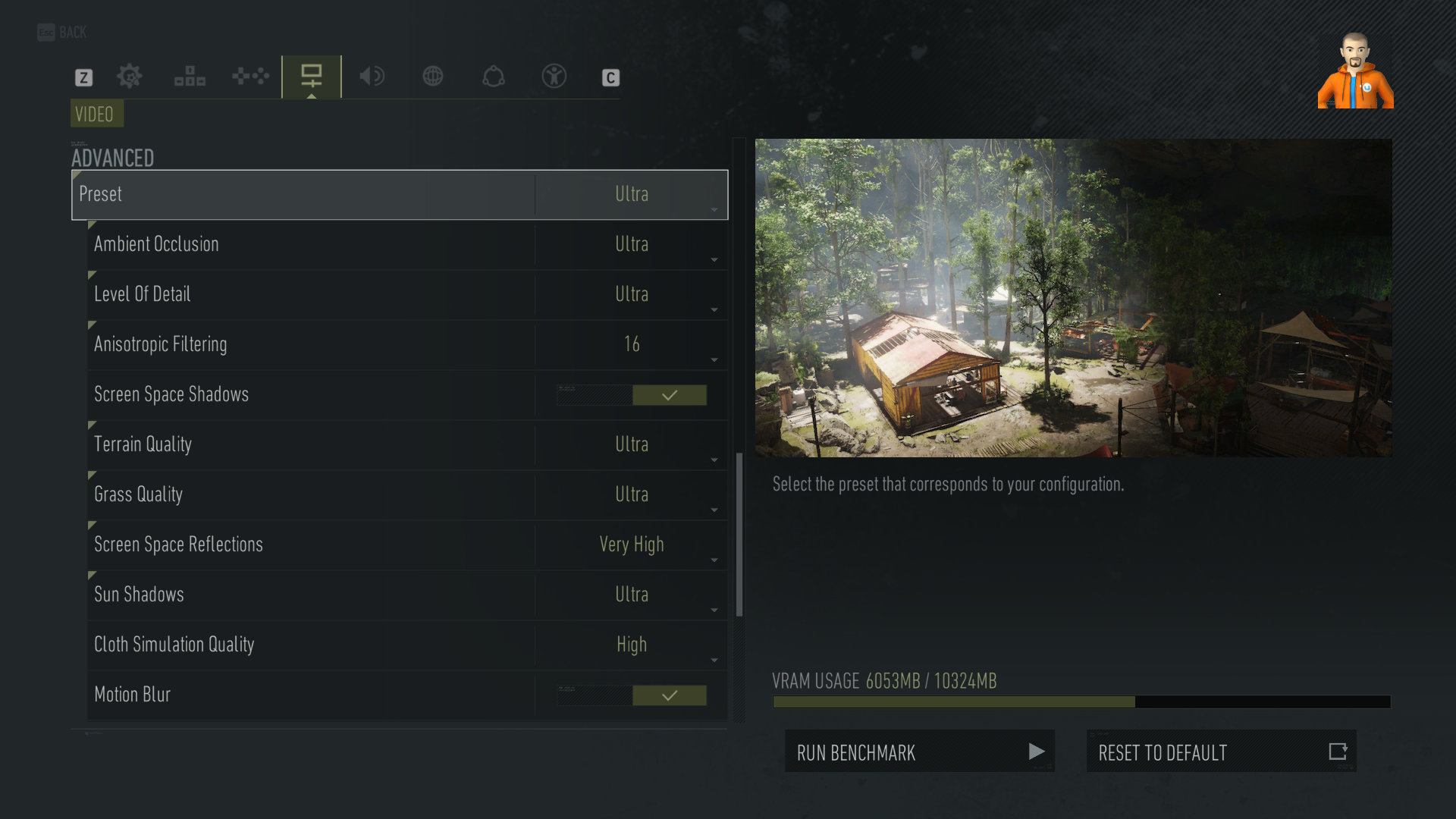1456x819 pixels.
Task: Open the accessibility figure tab
Action: click(554, 77)
